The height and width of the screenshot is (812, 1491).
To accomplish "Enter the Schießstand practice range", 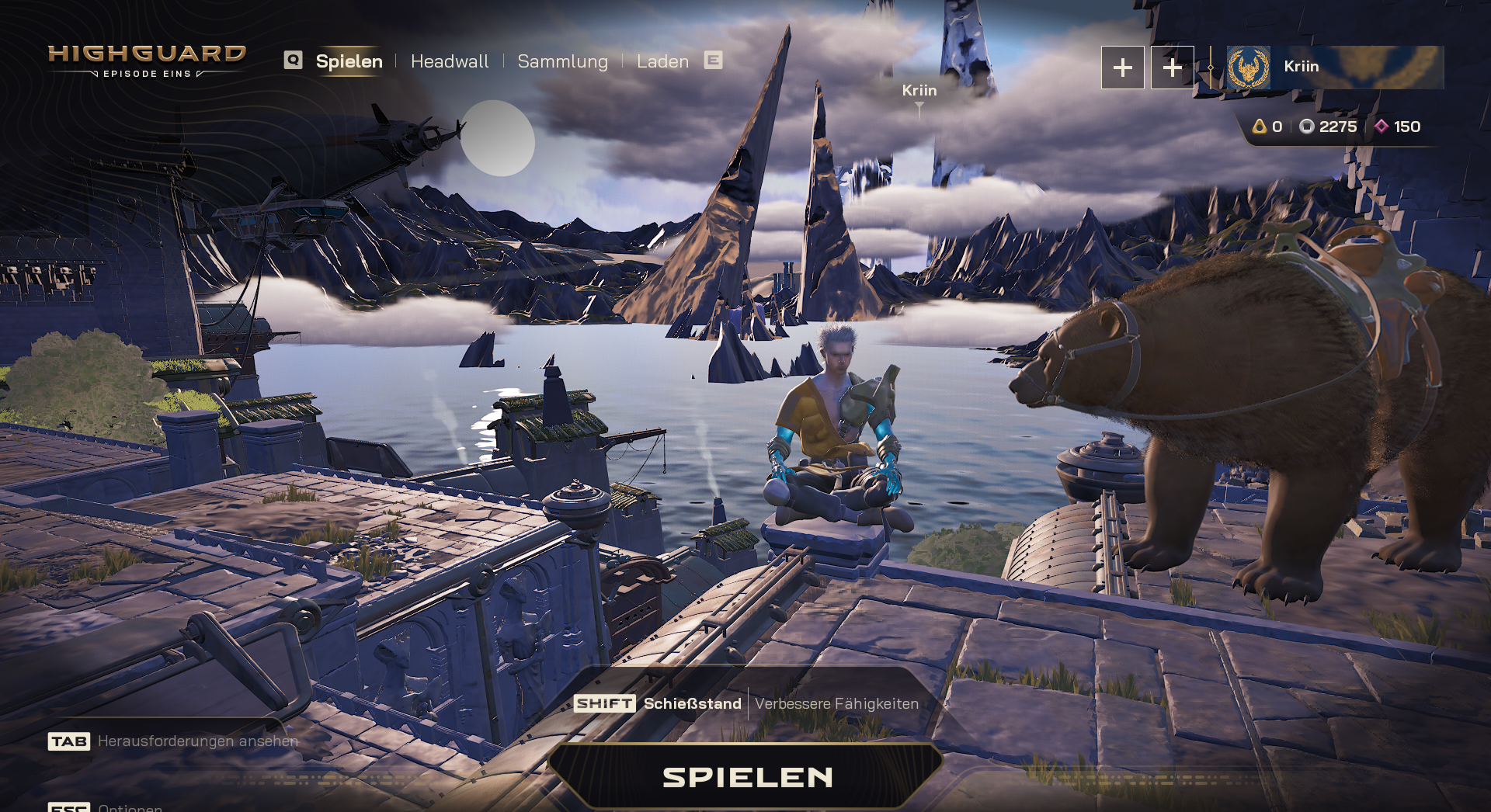I will pyautogui.click(x=691, y=703).
